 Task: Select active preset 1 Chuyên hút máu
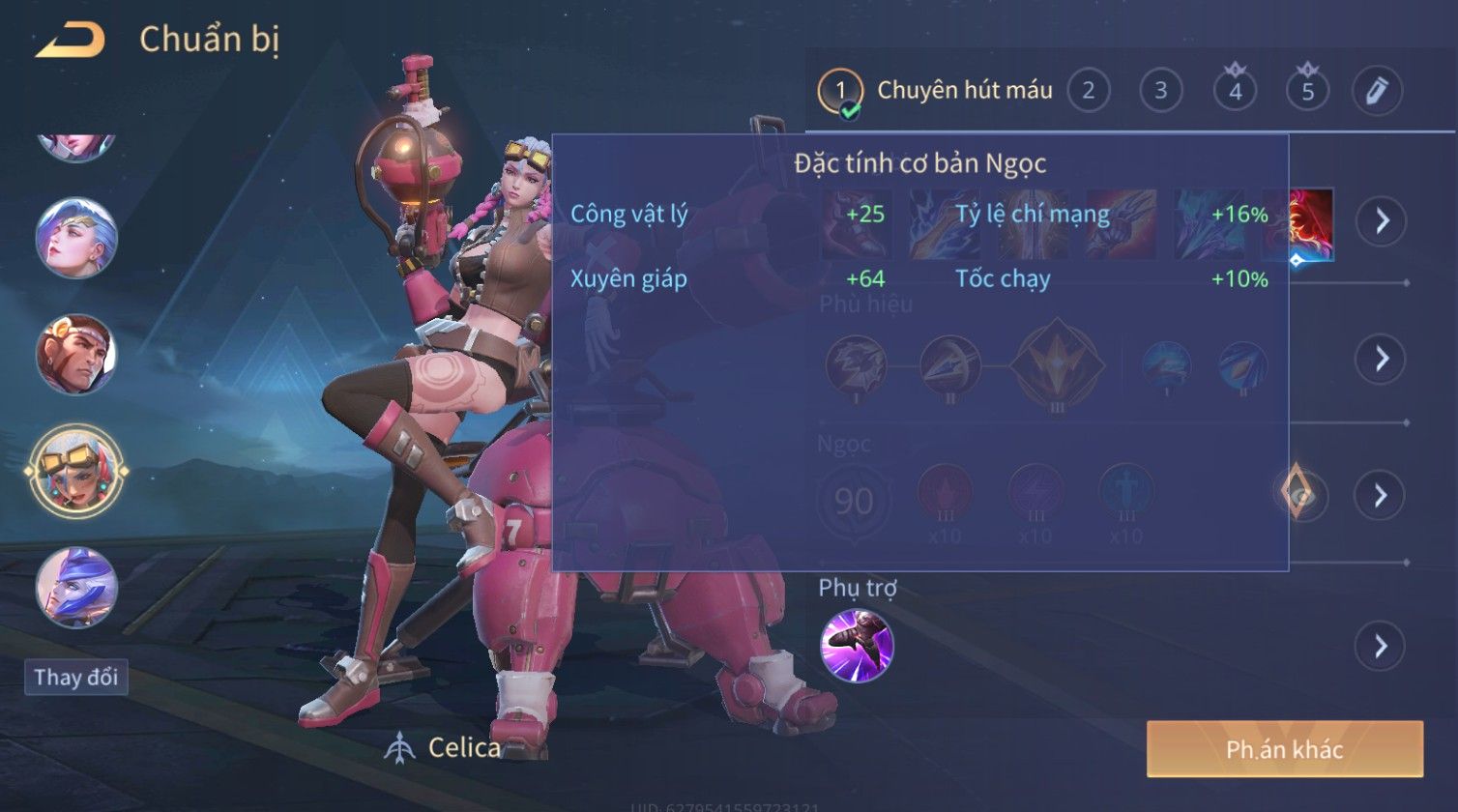coord(841,92)
